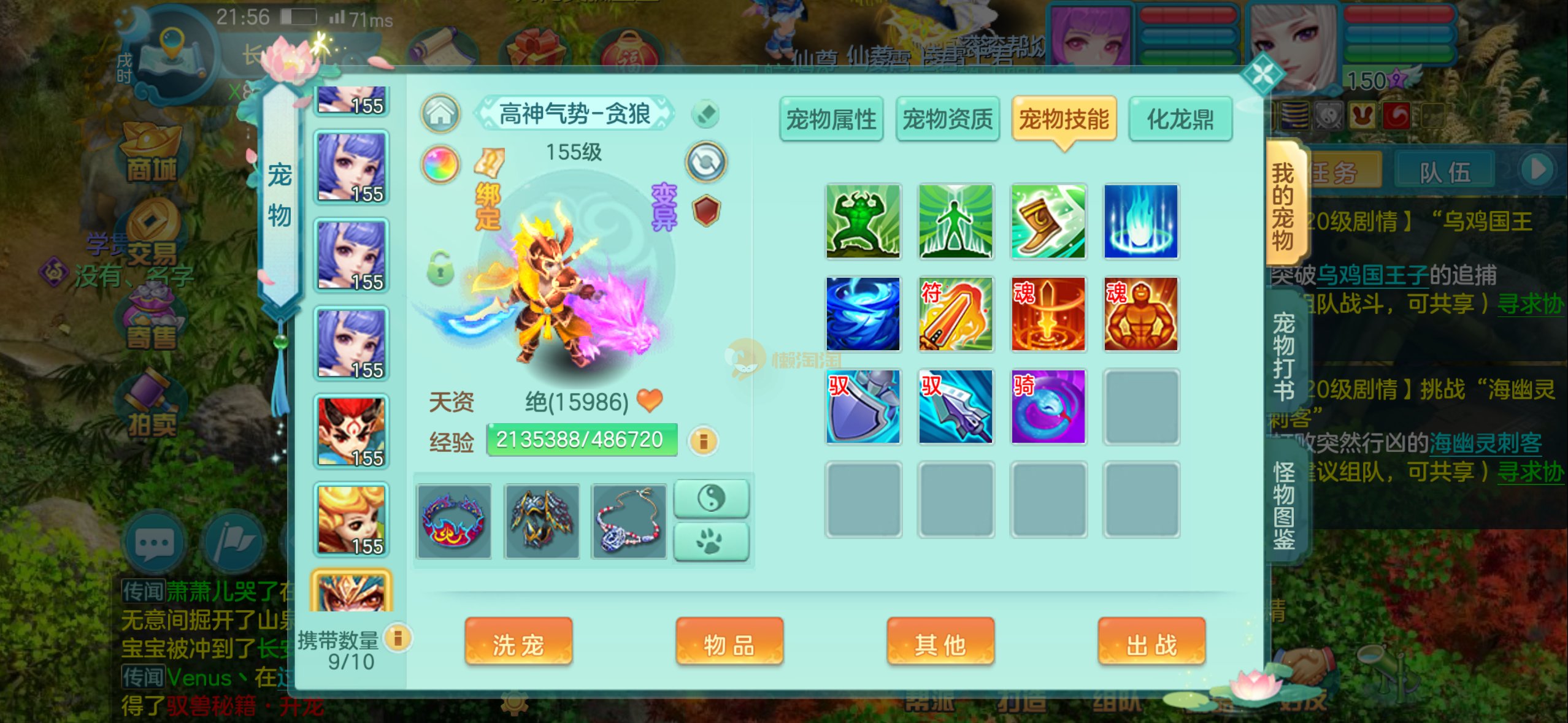Choose the 其他 button
The width and height of the screenshot is (1568, 723).
coord(940,643)
